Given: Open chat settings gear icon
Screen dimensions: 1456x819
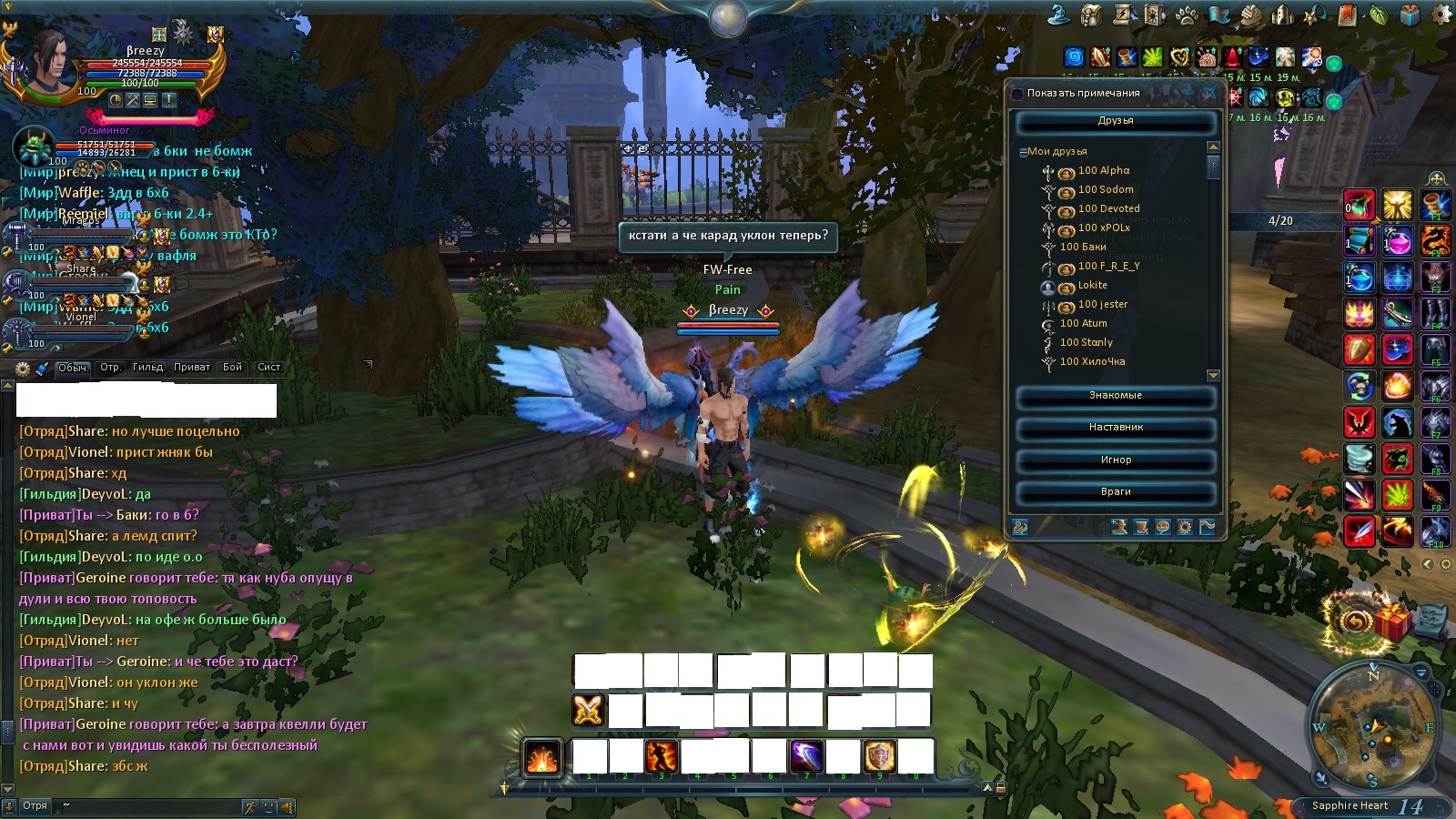Looking at the screenshot, I should click(23, 369).
